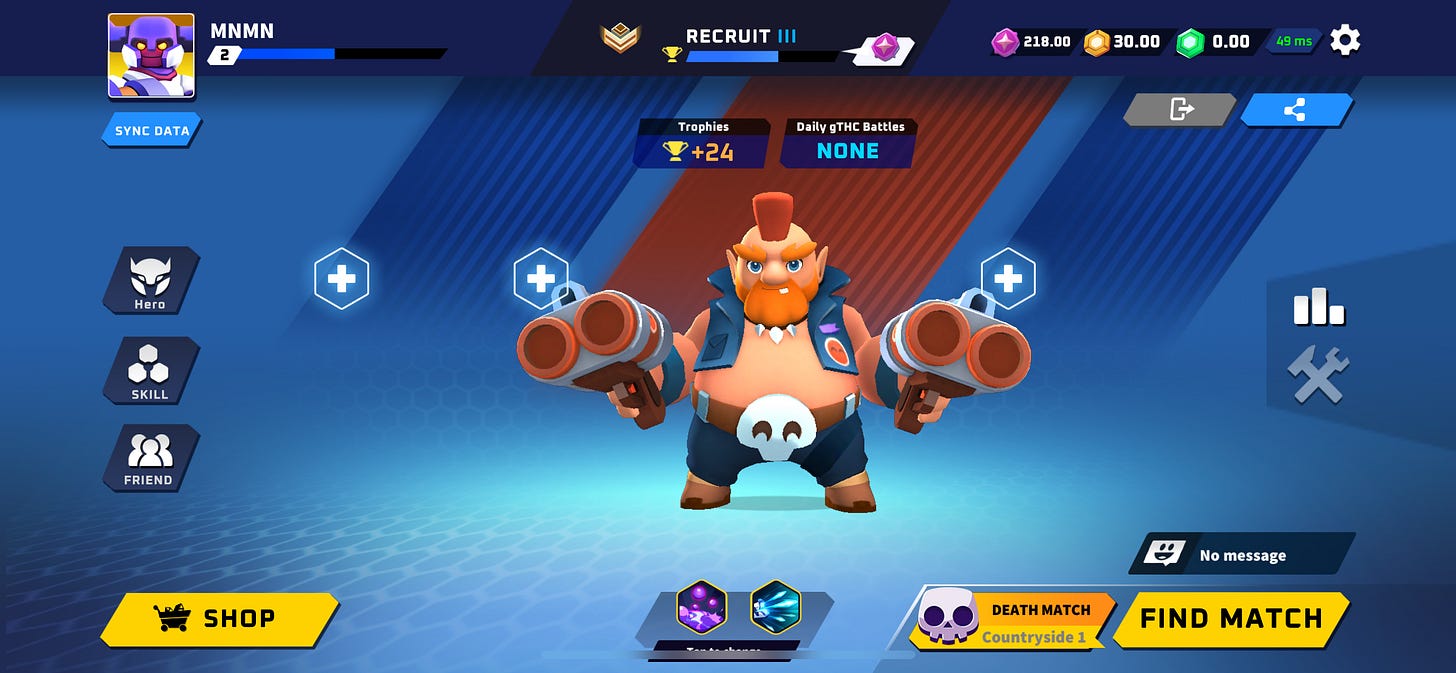Click the grey logout exit button
Viewport: 1456px width, 673px height.
(1181, 110)
